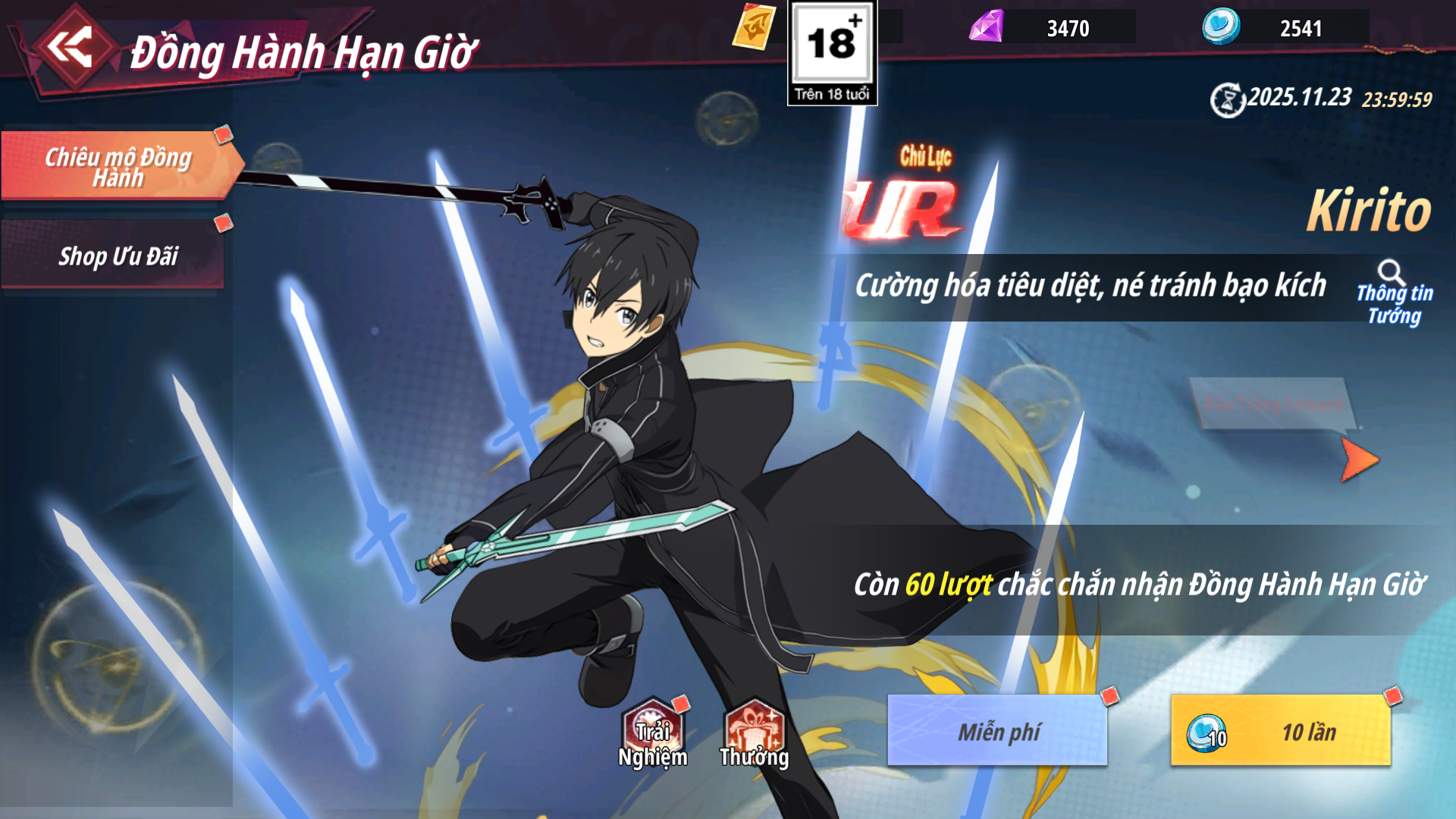Open the Trải Nghiệm trial icon
The height and width of the screenshot is (819, 1456).
[x=652, y=734]
